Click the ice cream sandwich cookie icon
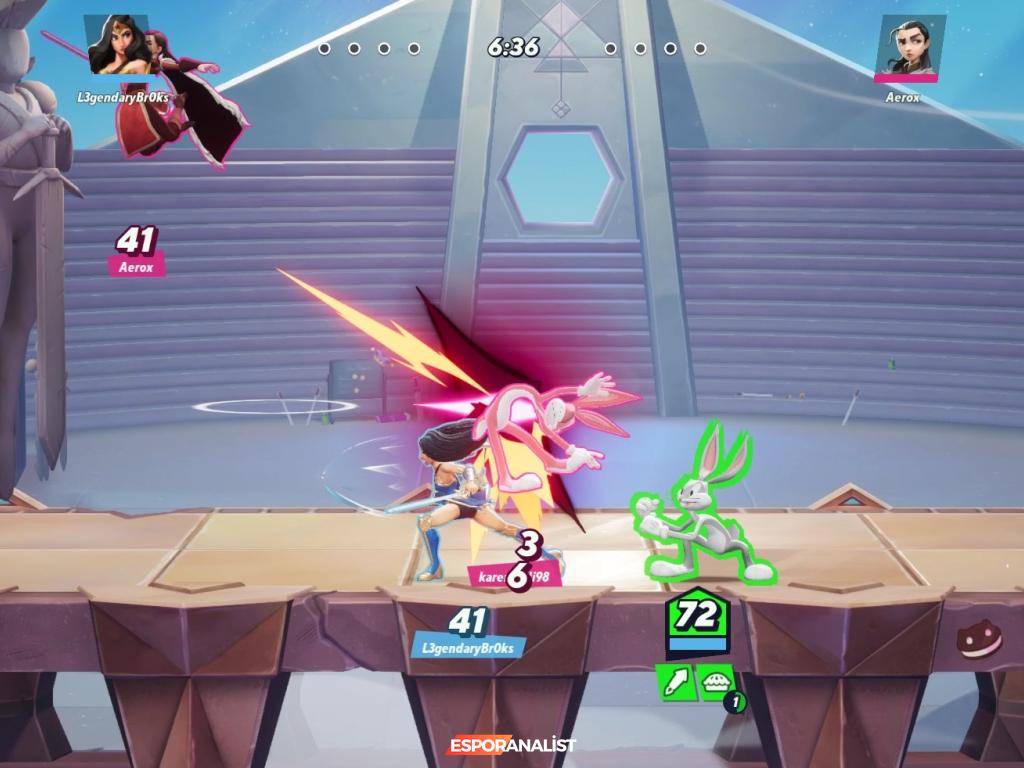The width and height of the screenshot is (1024, 768). [979, 641]
